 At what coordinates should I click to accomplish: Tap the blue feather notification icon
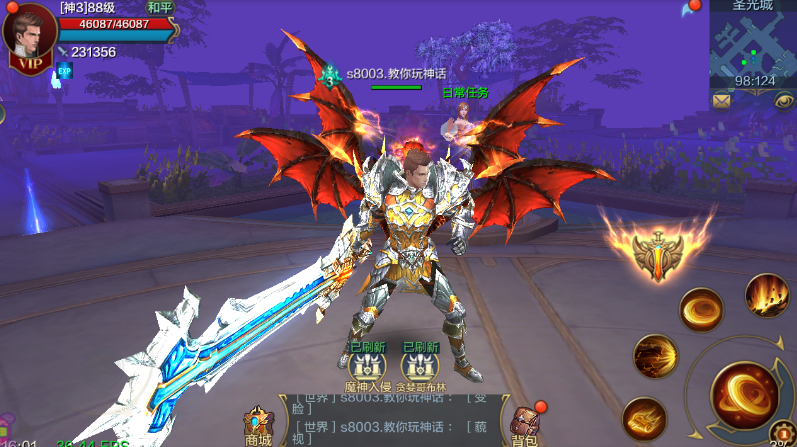tap(686, 9)
